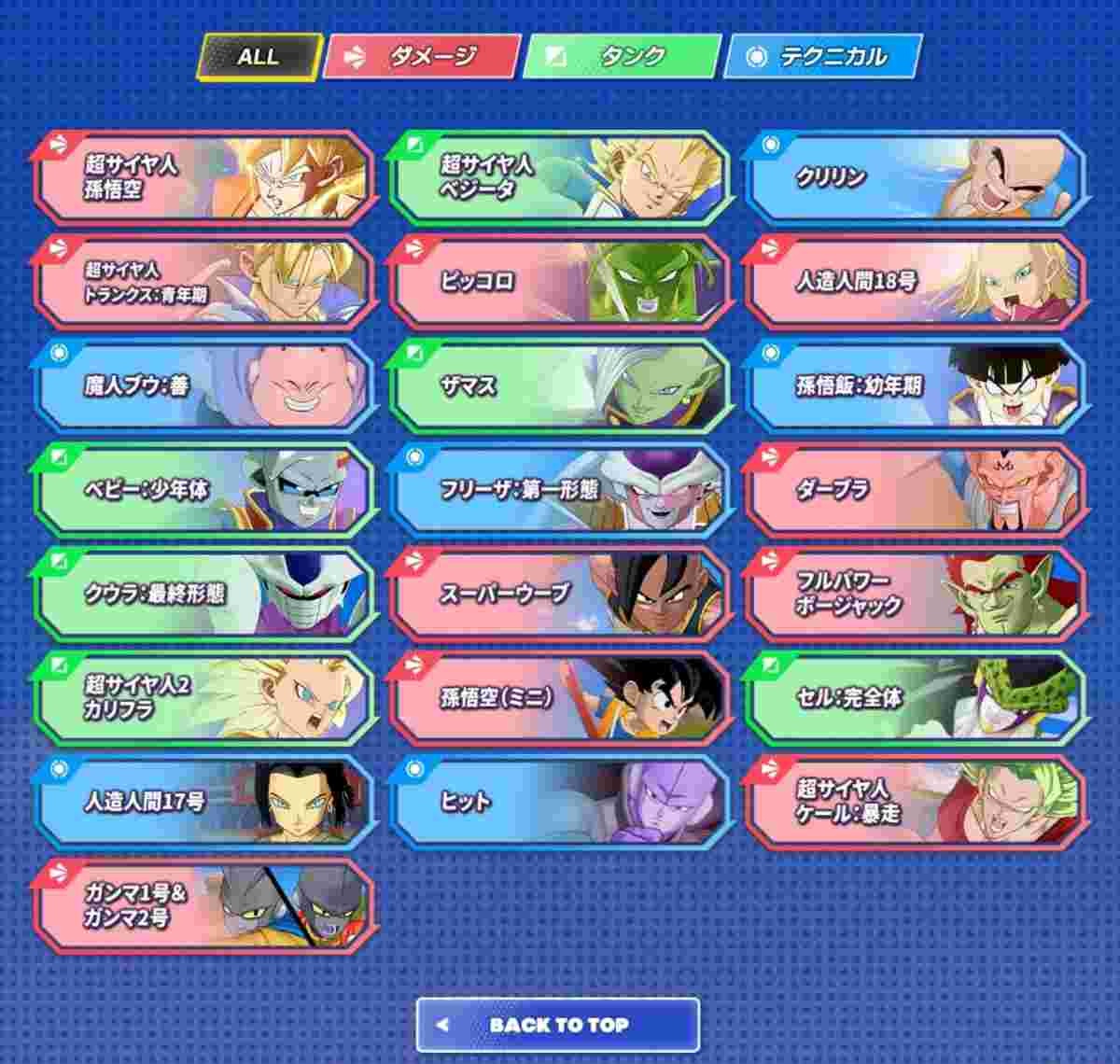Pick the クリリン character card
The image size is (1120, 1064).
(x=915, y=177)
